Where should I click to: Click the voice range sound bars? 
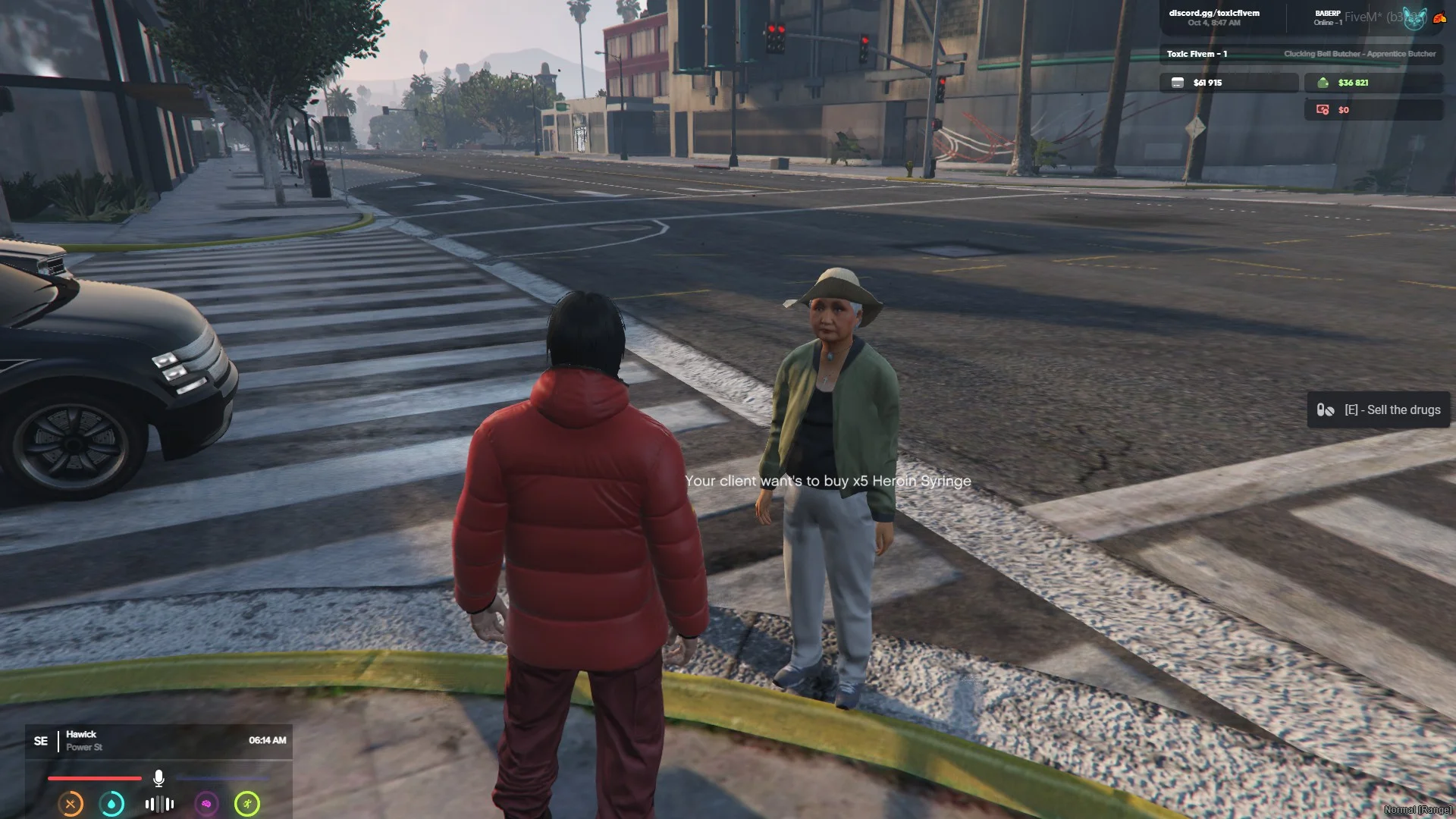tap(159, 804)
